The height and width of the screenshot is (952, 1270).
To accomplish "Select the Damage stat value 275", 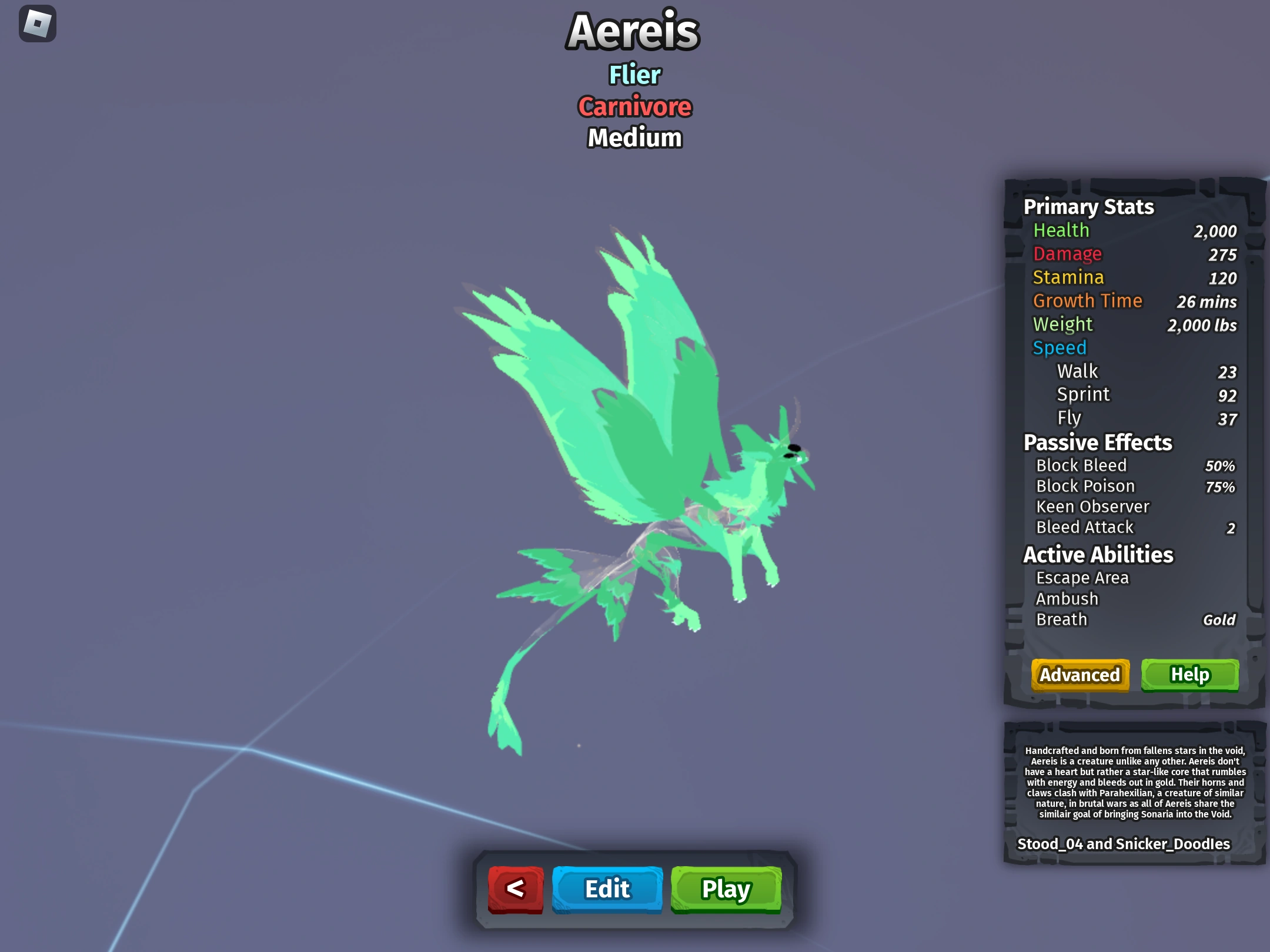I will pos(1222,254).
